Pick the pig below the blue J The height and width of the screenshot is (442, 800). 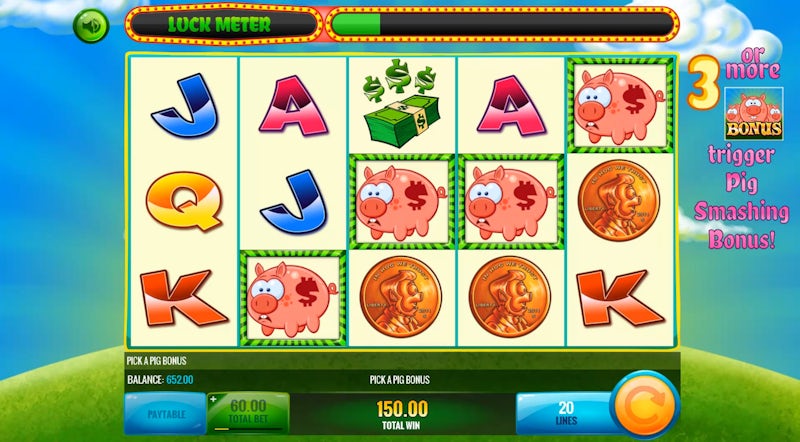click(293, 297)
